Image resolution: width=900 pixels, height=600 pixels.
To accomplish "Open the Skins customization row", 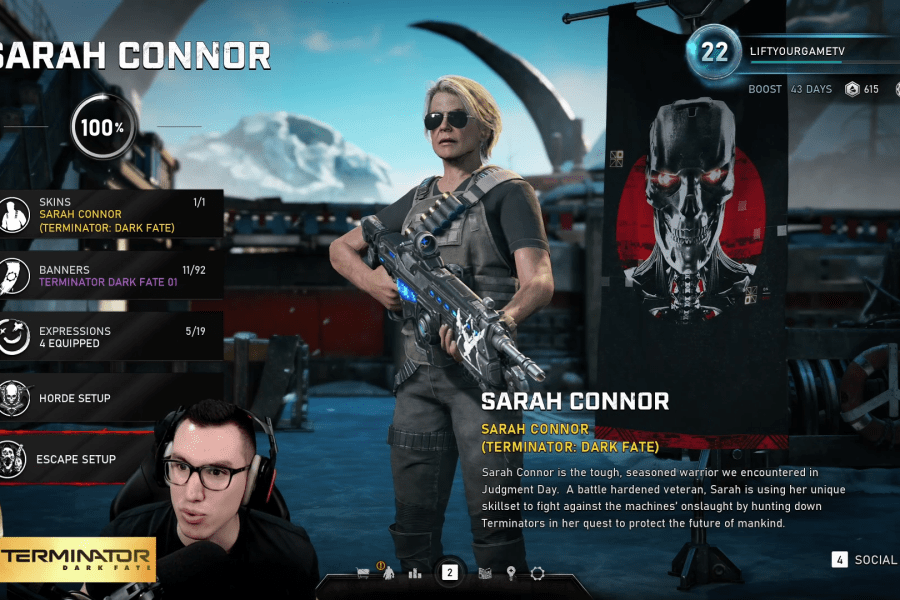I will tap(110, 214).
